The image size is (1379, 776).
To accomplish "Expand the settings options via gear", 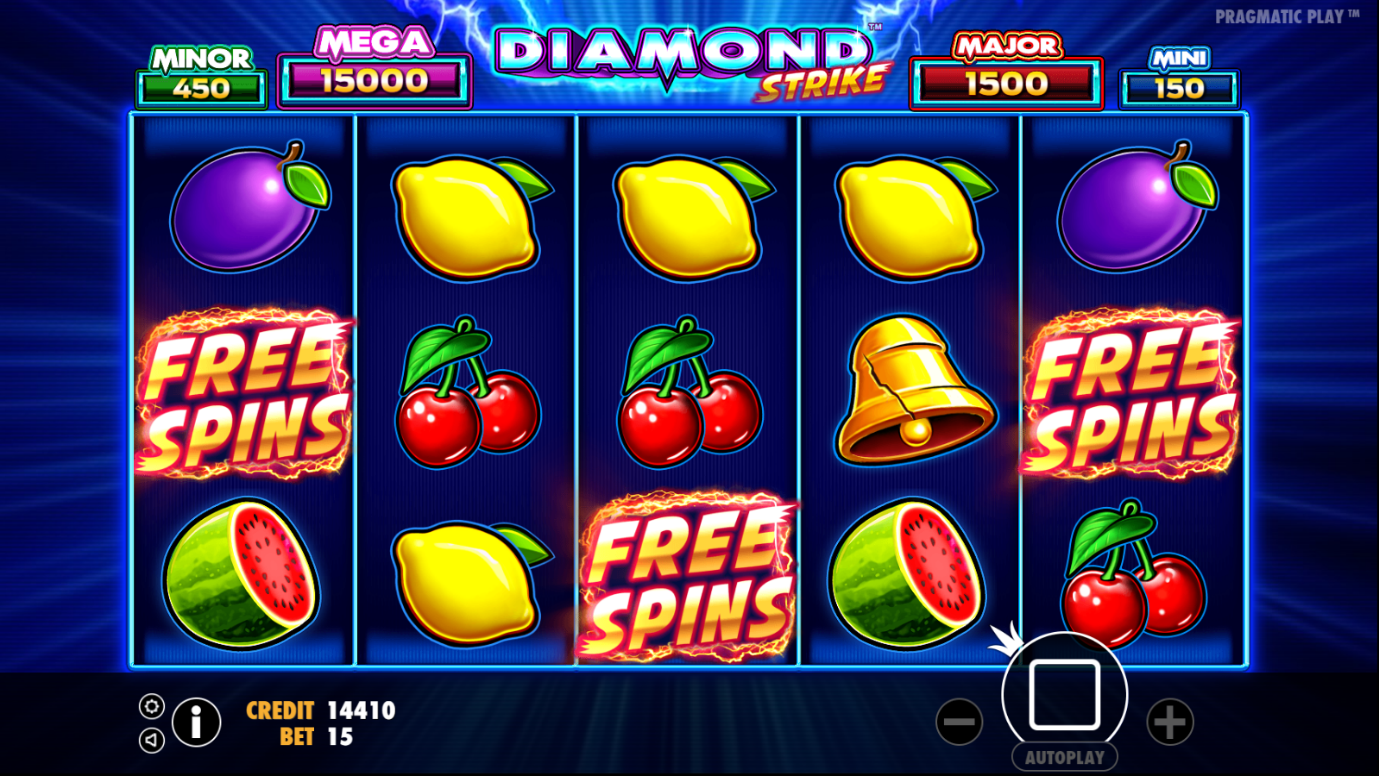I will point(150,706).
